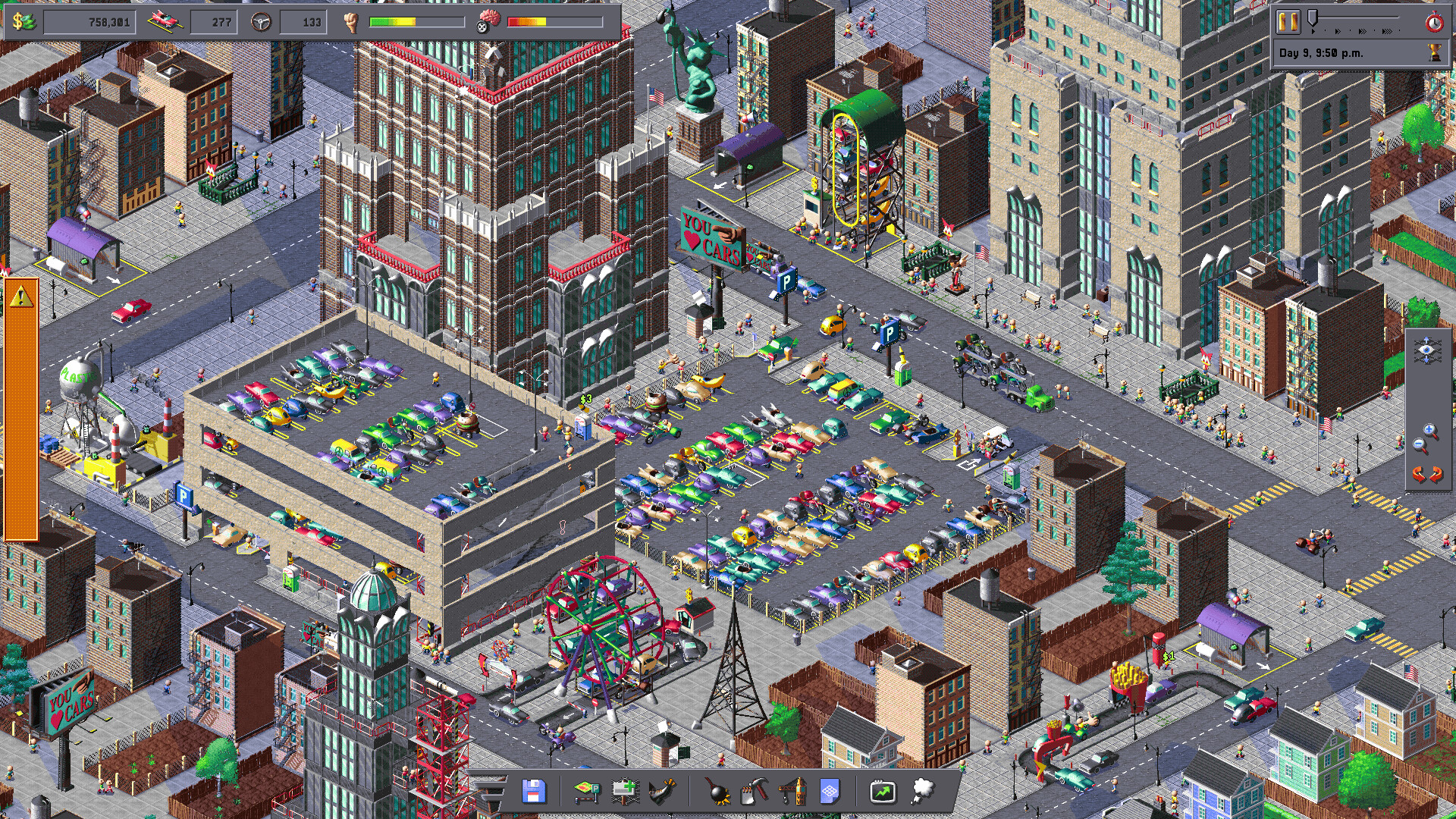This screenshot has width=1456, height=819.
Task: Zoom in with the plus magnifier
Action: (1429, 430)
